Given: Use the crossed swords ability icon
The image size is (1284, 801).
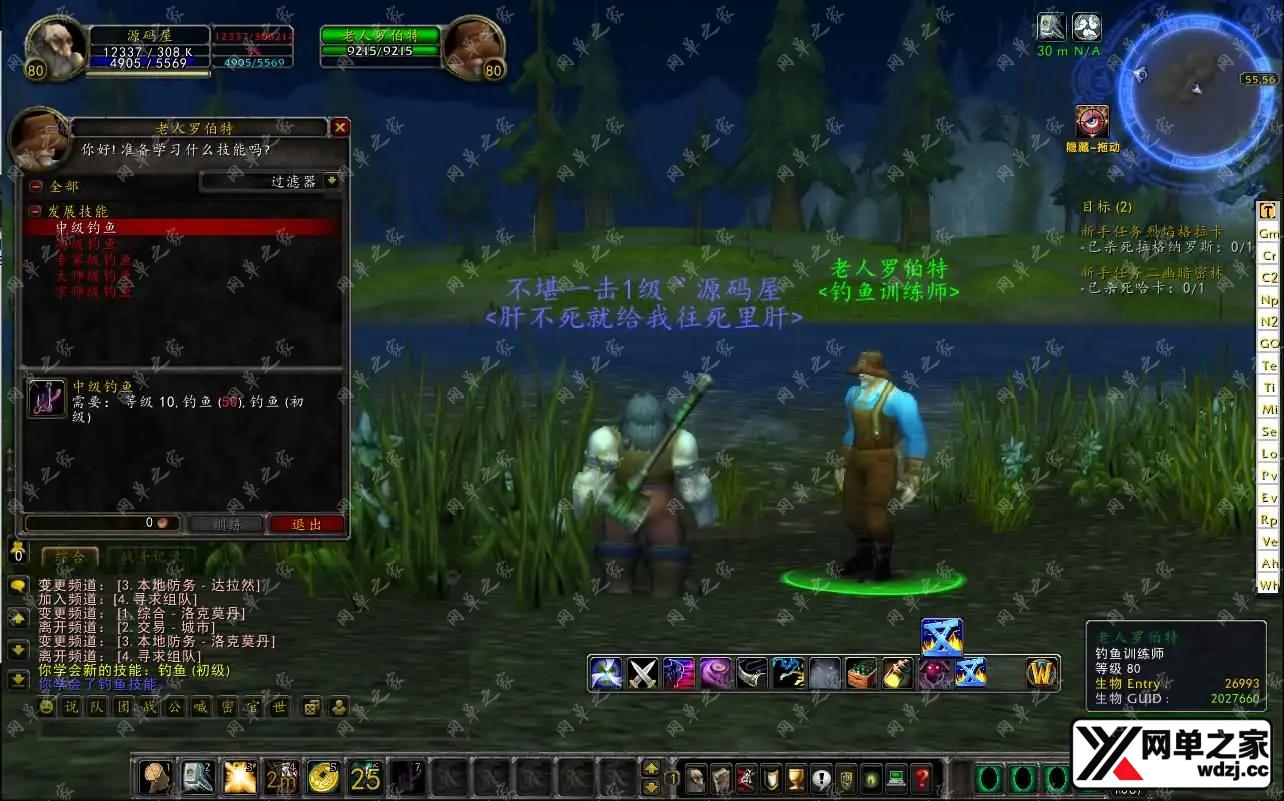Looking at the screenshot, I should [643, 673].
